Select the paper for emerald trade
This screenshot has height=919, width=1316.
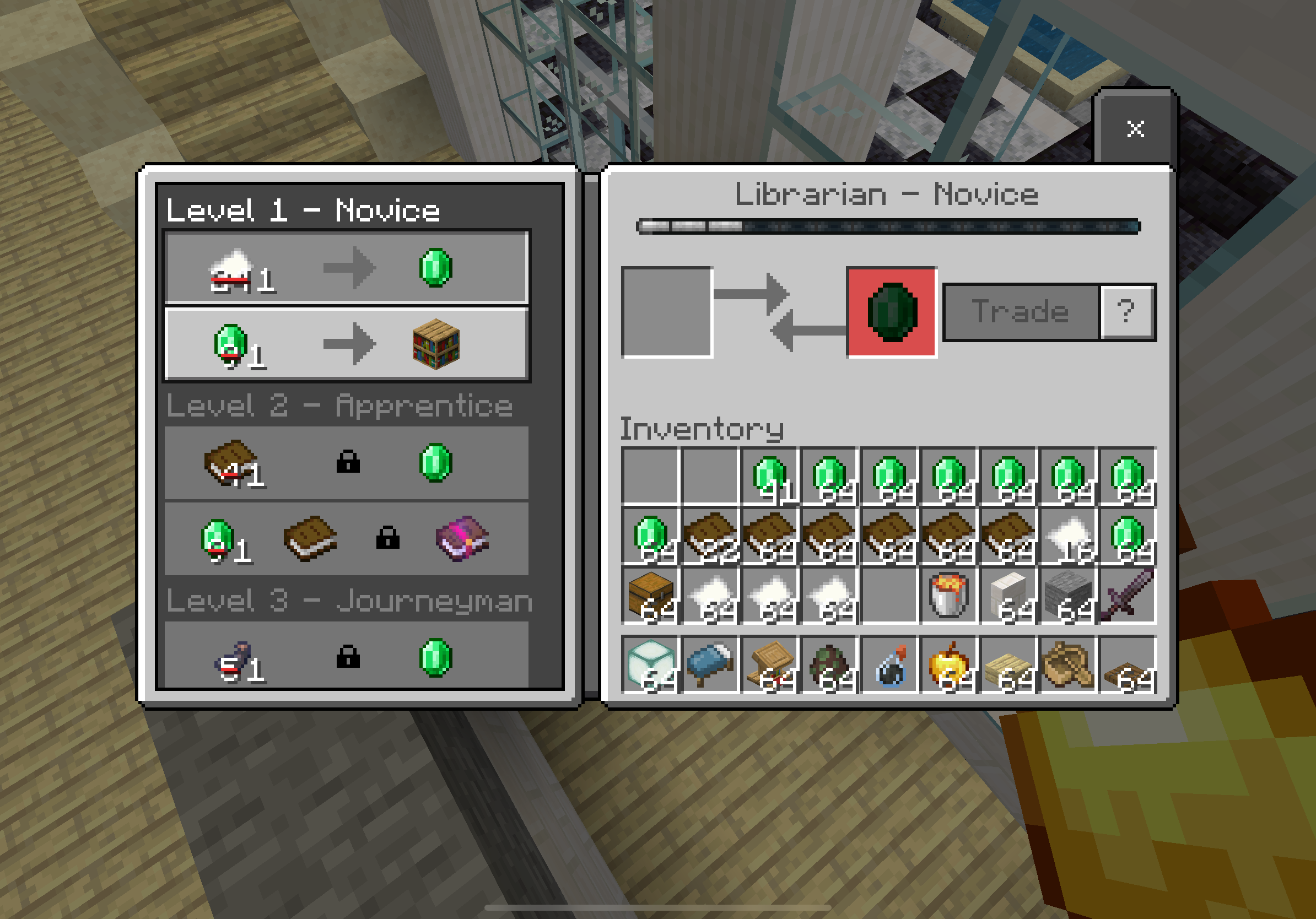(346, 268)
